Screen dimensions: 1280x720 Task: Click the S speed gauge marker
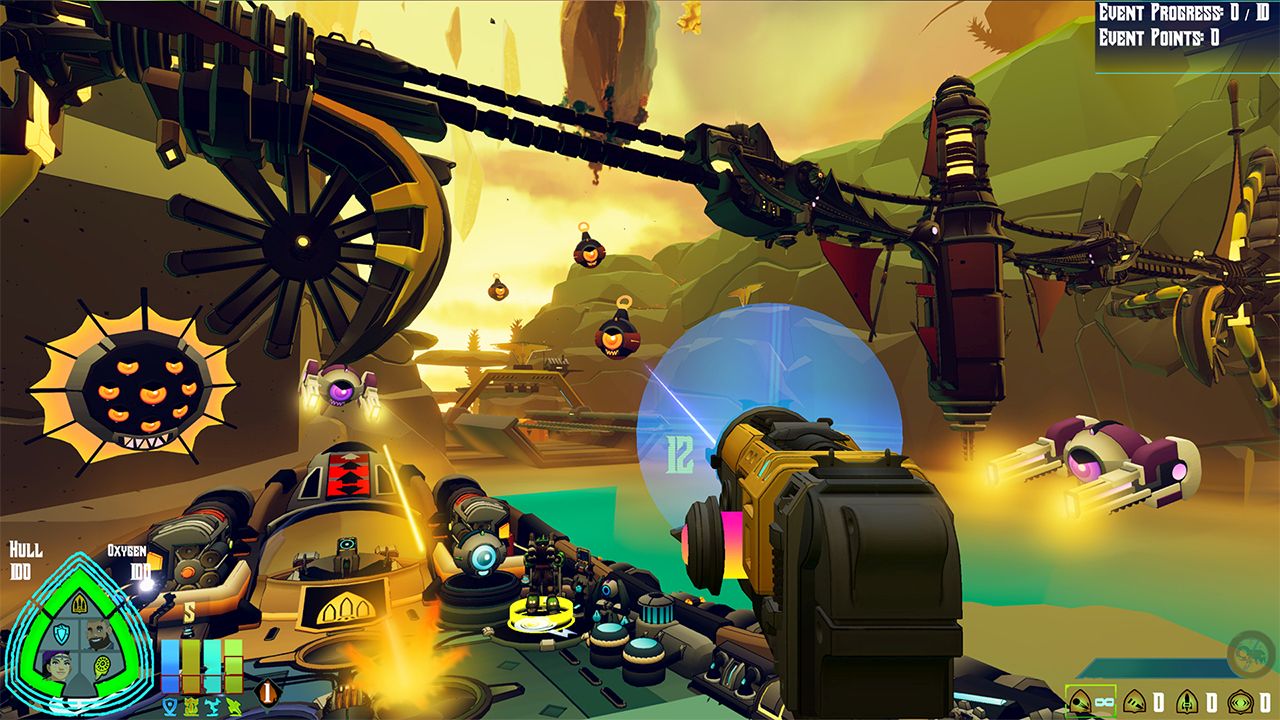tap(189, 609)
